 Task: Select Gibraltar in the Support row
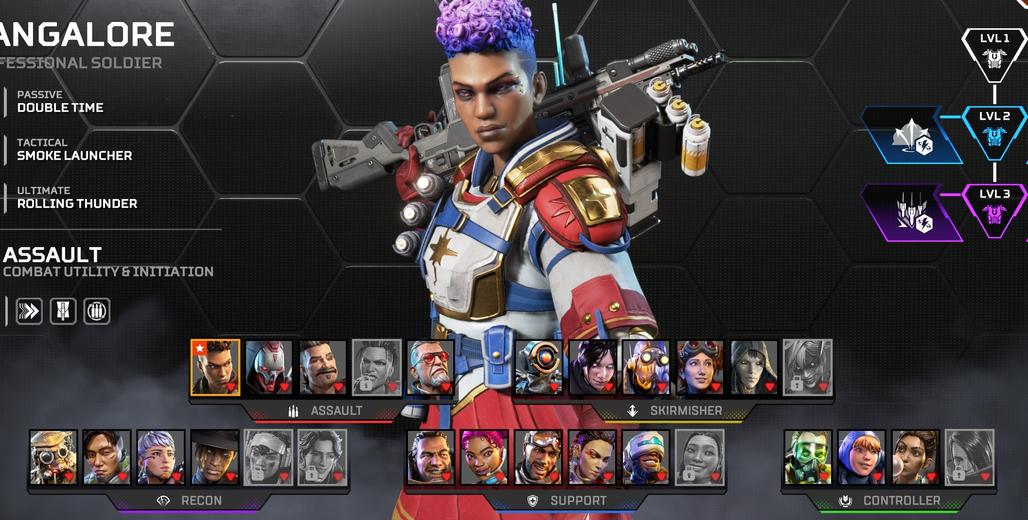[432, 457]
